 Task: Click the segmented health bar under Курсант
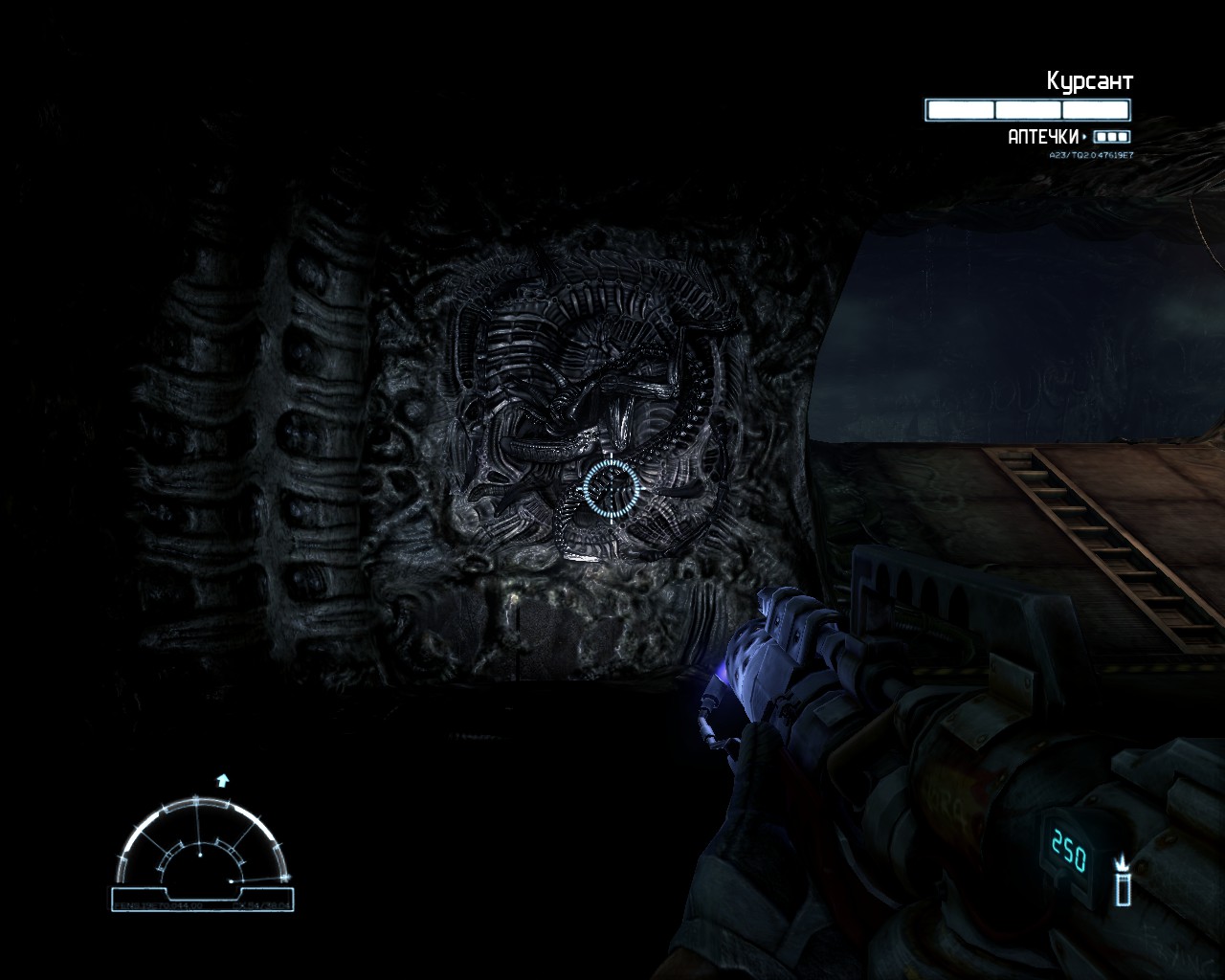pos(1028,109)
